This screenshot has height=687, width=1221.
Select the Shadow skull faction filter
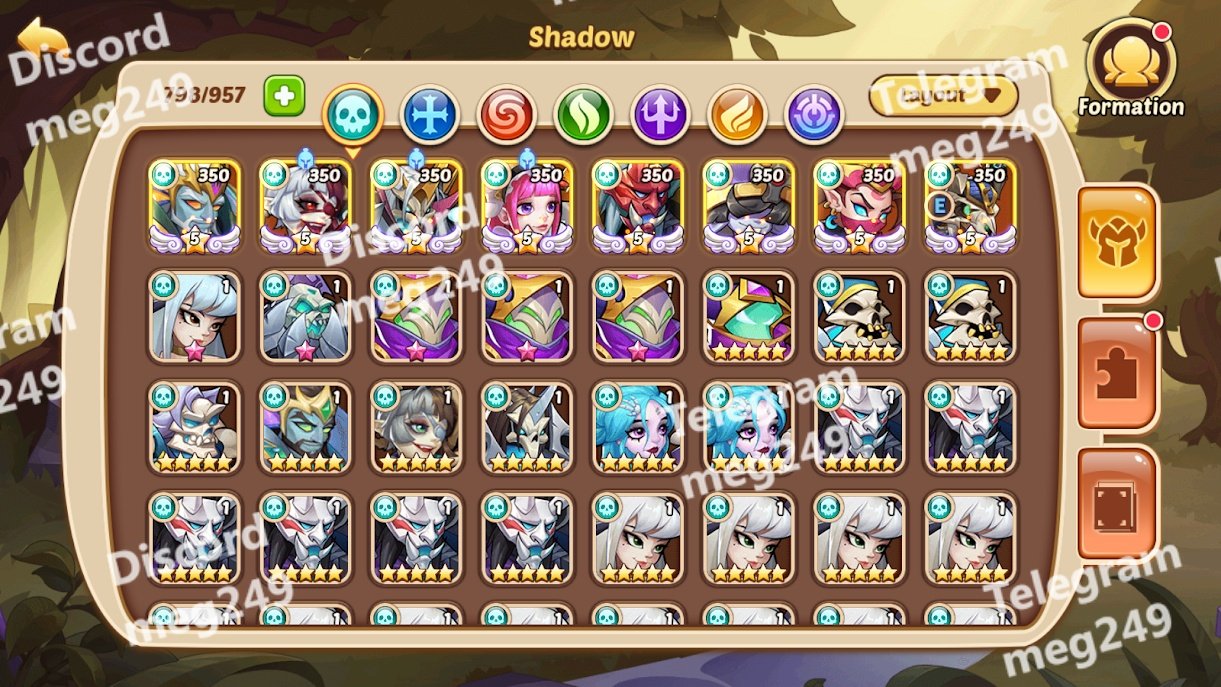(x=353, y=115)
